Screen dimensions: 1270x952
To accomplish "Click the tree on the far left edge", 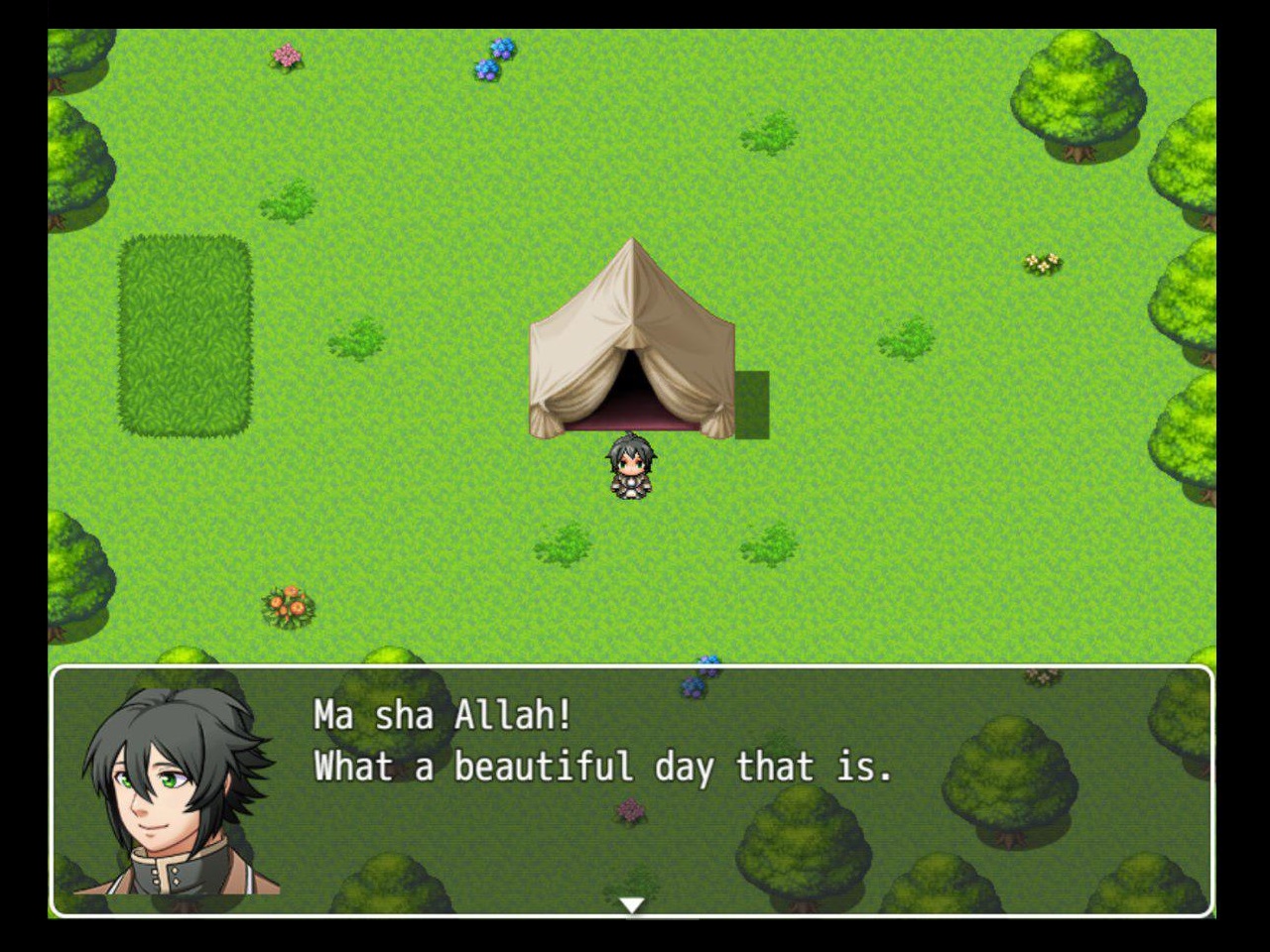I will (x=74, y=169).
